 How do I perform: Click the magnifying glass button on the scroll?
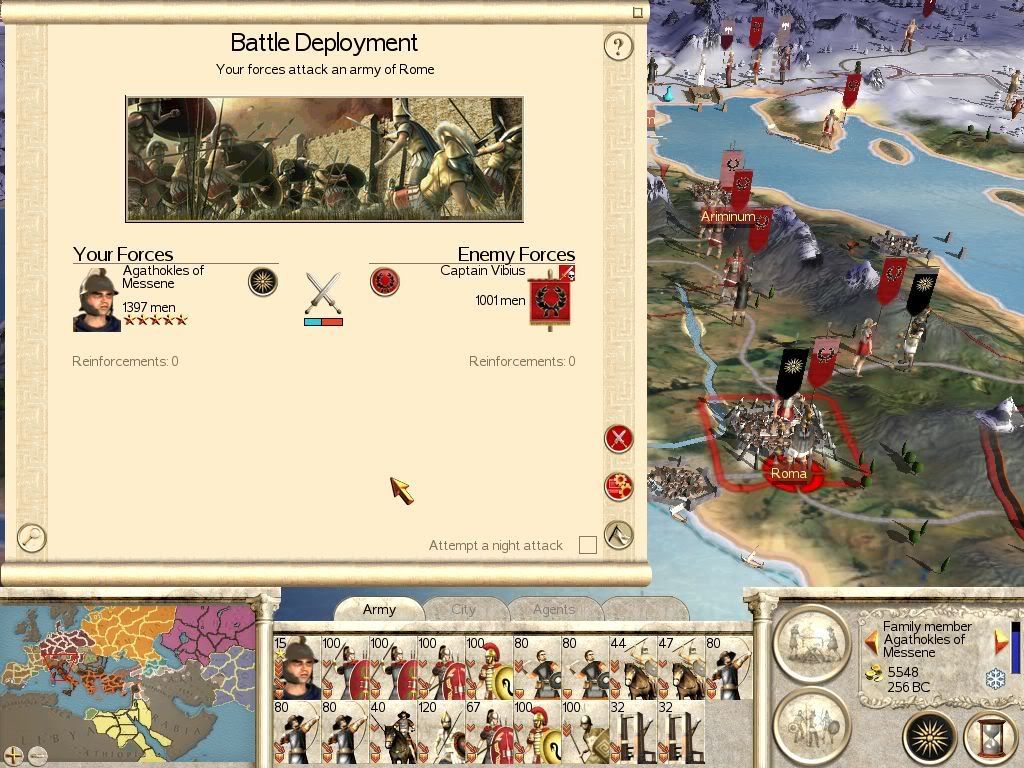[32, 537]
